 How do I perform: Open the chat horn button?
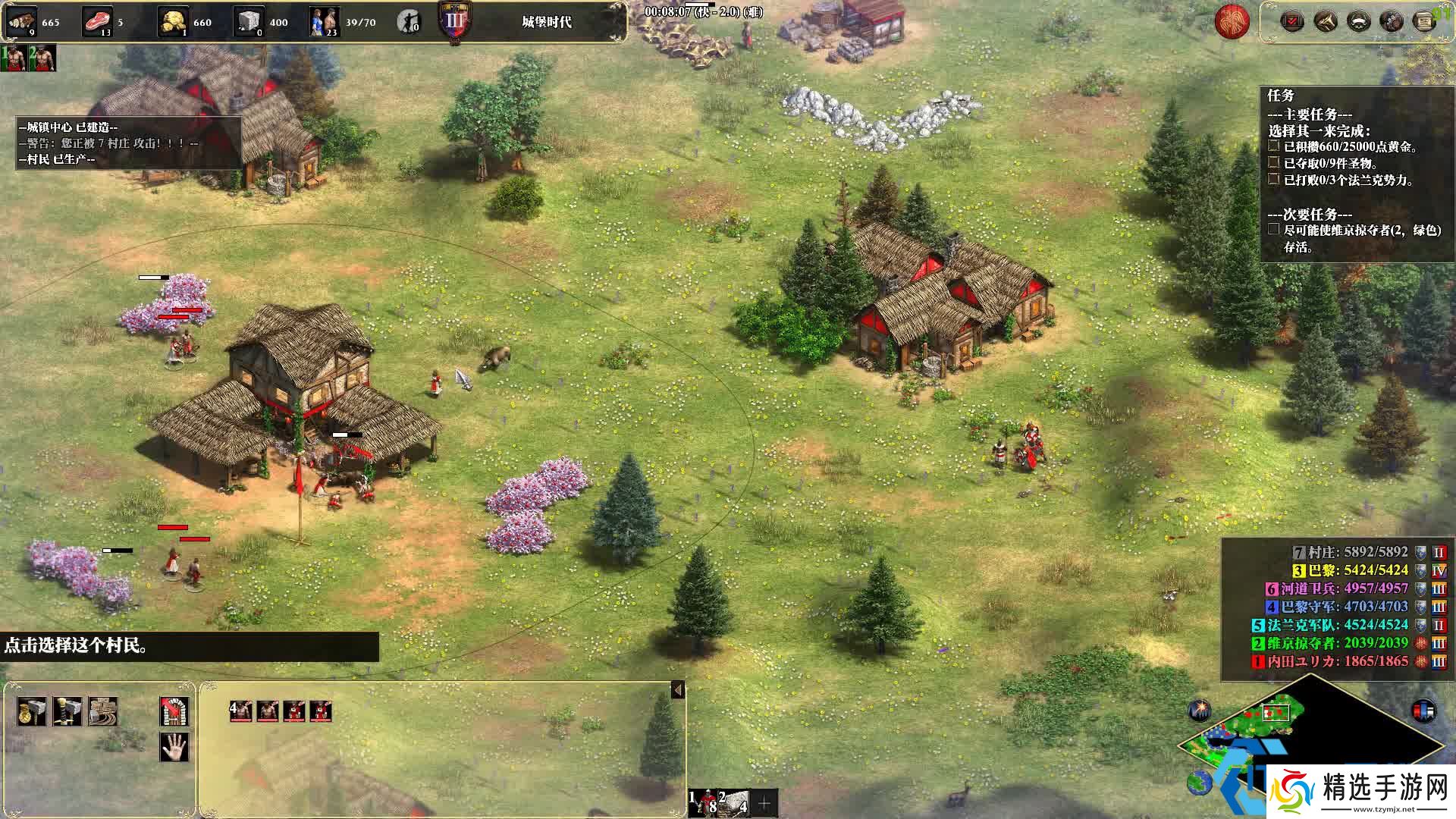click(1326, 21)
